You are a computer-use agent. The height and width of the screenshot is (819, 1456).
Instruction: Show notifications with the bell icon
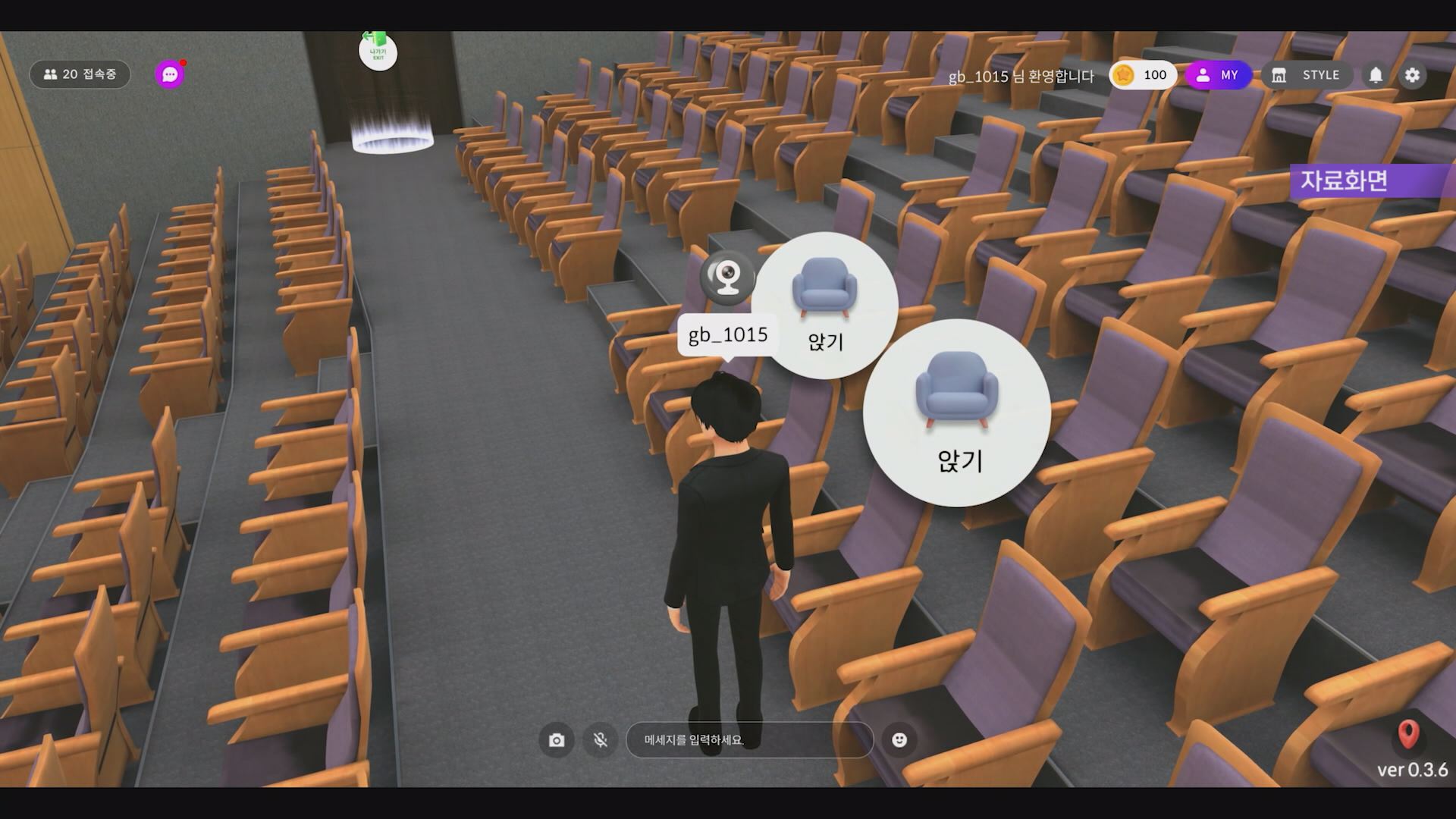1376,75
